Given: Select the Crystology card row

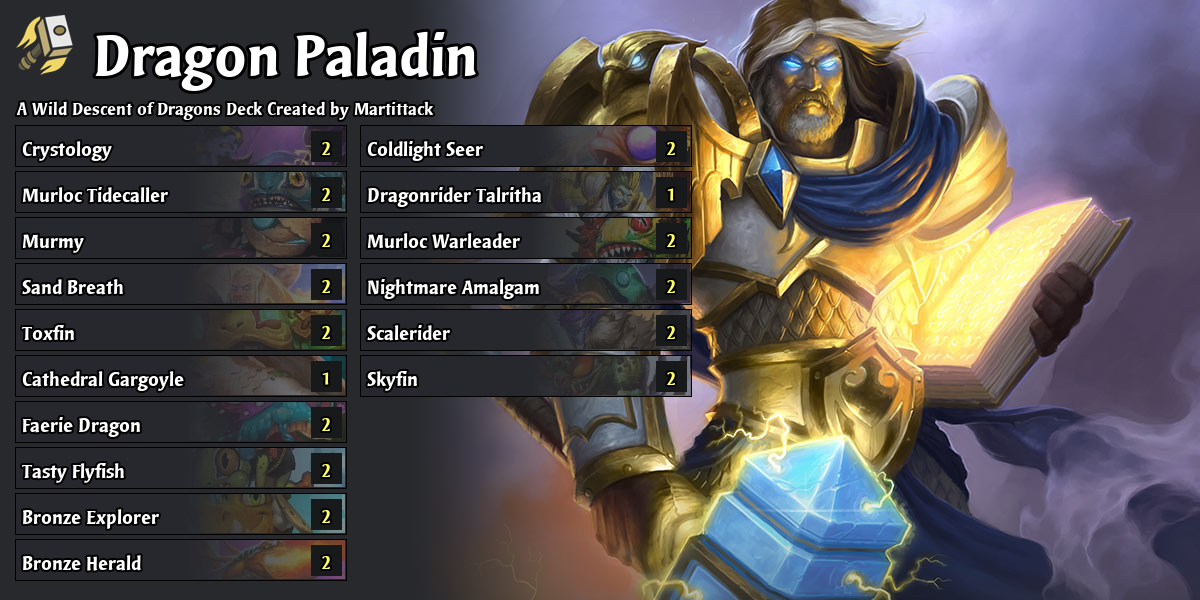Looking at the screenshot, I should coord(180,150).
